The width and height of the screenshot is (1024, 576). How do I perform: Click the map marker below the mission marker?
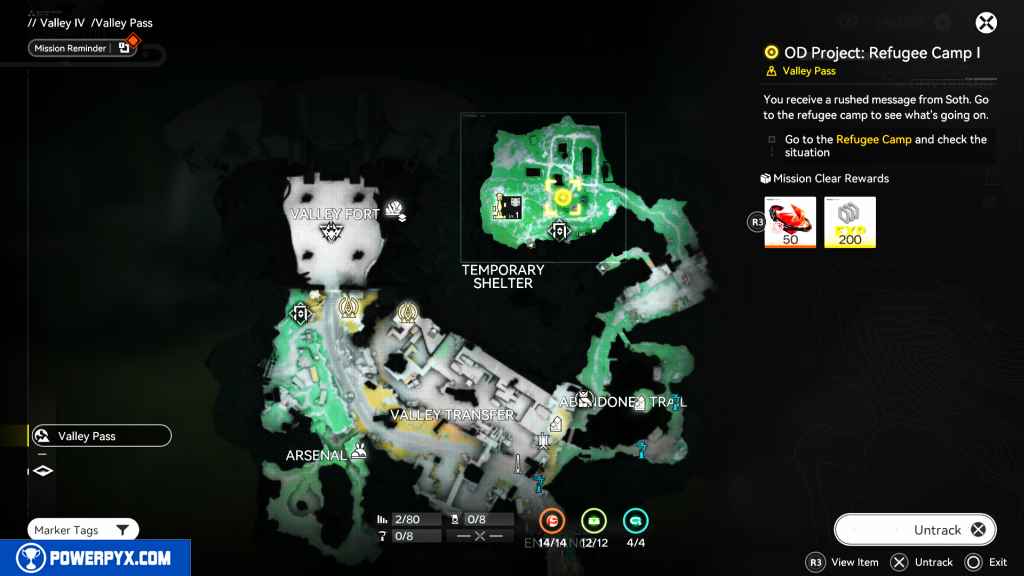click(x=559, y=232)
